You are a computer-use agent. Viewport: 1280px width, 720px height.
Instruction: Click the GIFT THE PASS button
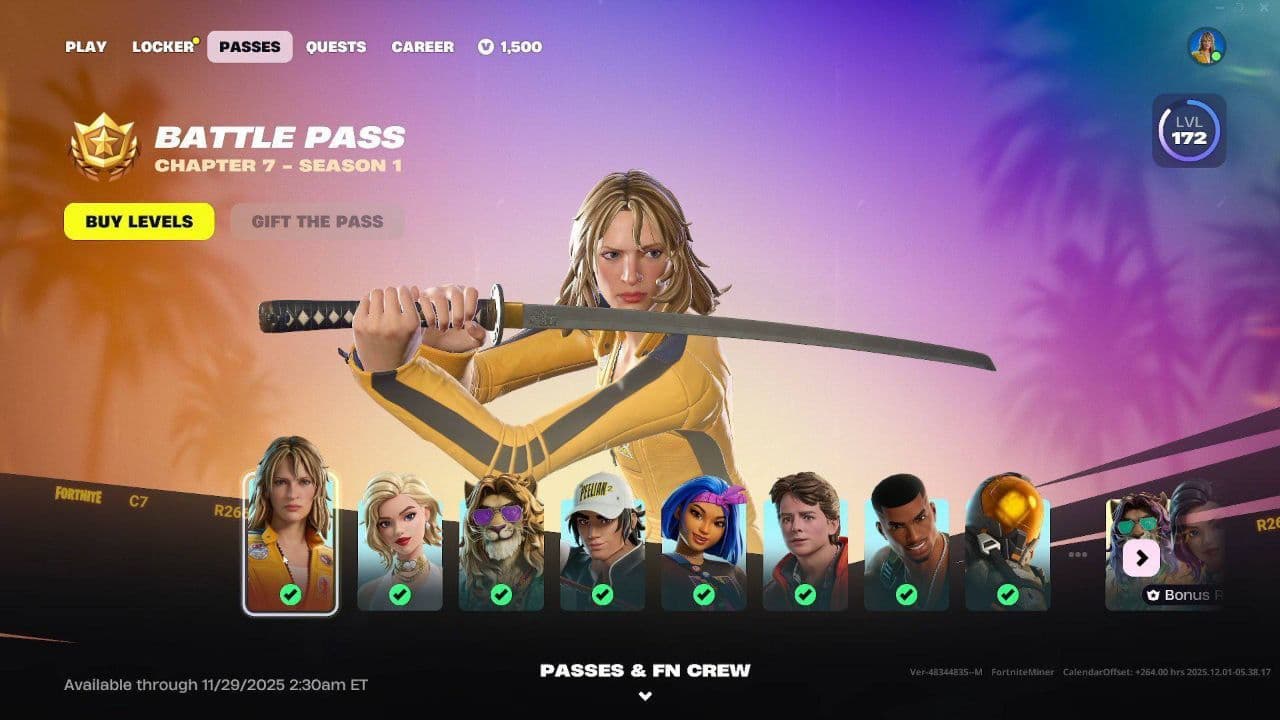pos(317,221)
